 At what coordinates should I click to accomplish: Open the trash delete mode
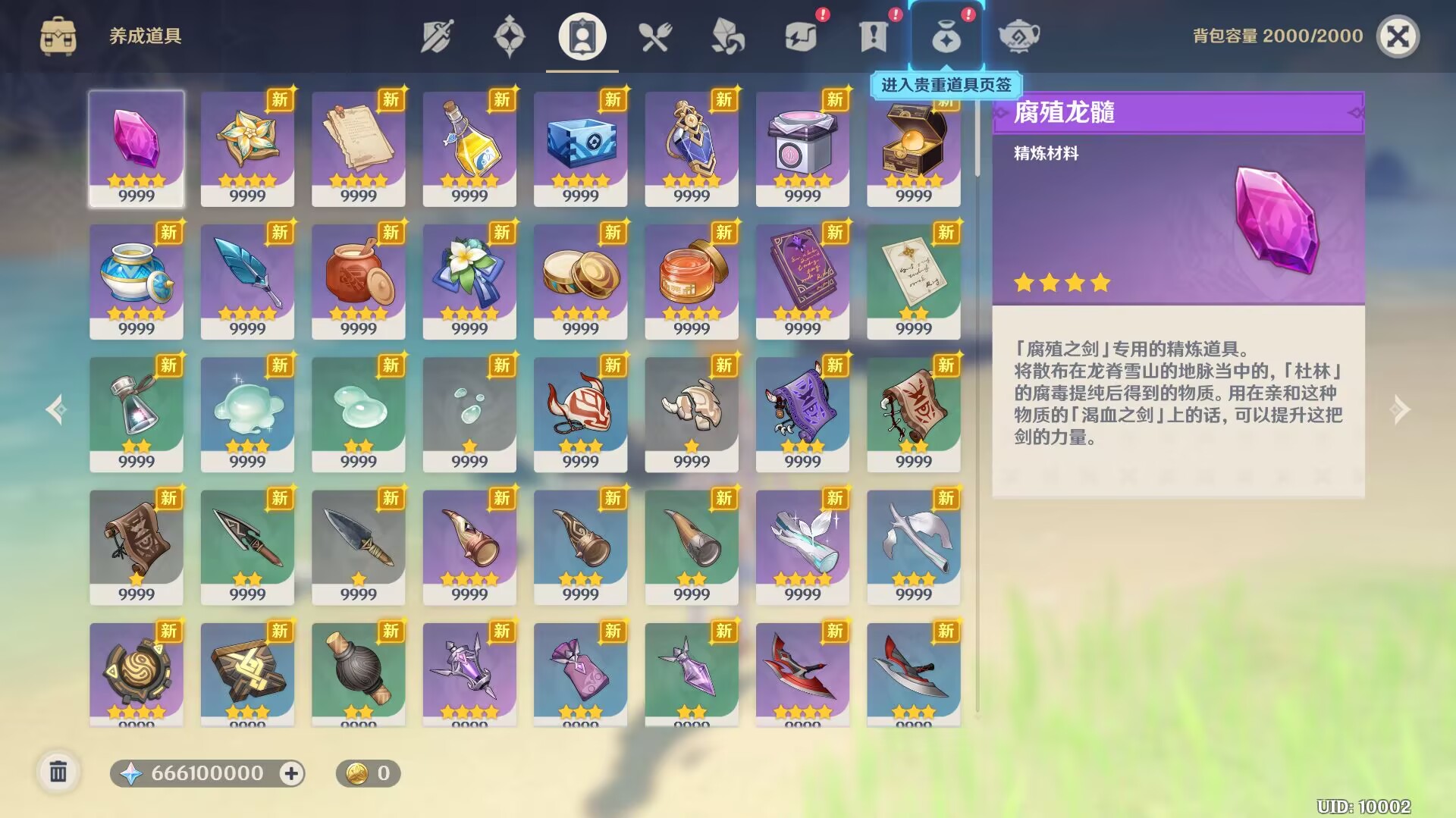point(58,773)
